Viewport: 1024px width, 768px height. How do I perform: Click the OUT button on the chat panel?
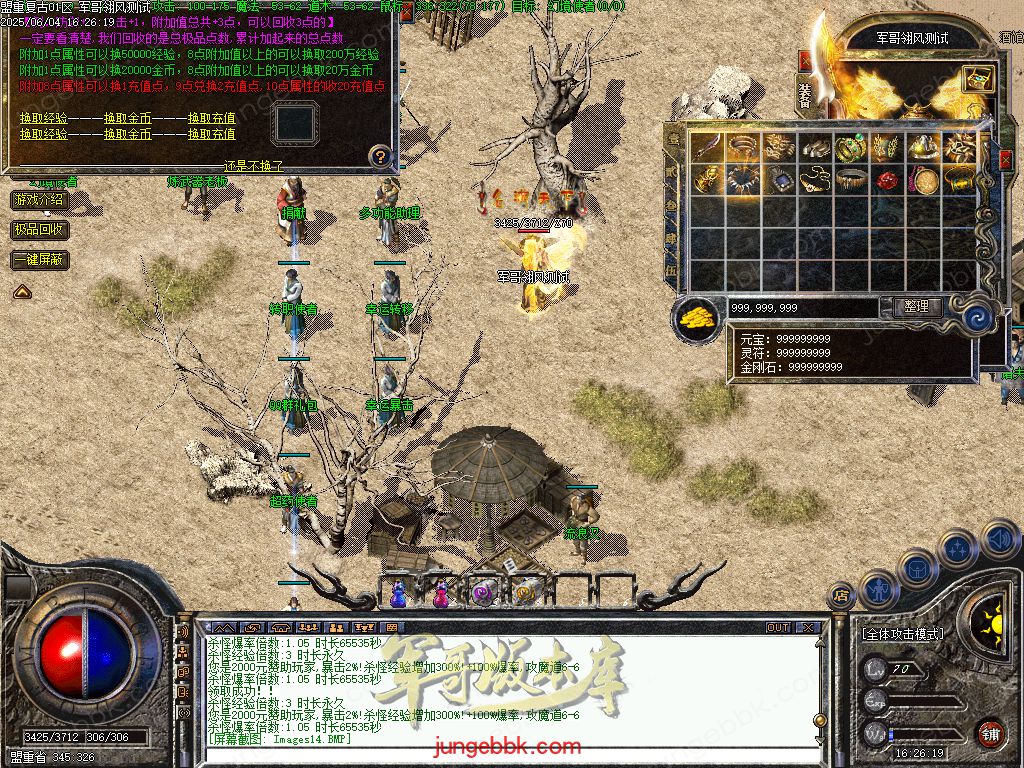[x=778, y=628]
